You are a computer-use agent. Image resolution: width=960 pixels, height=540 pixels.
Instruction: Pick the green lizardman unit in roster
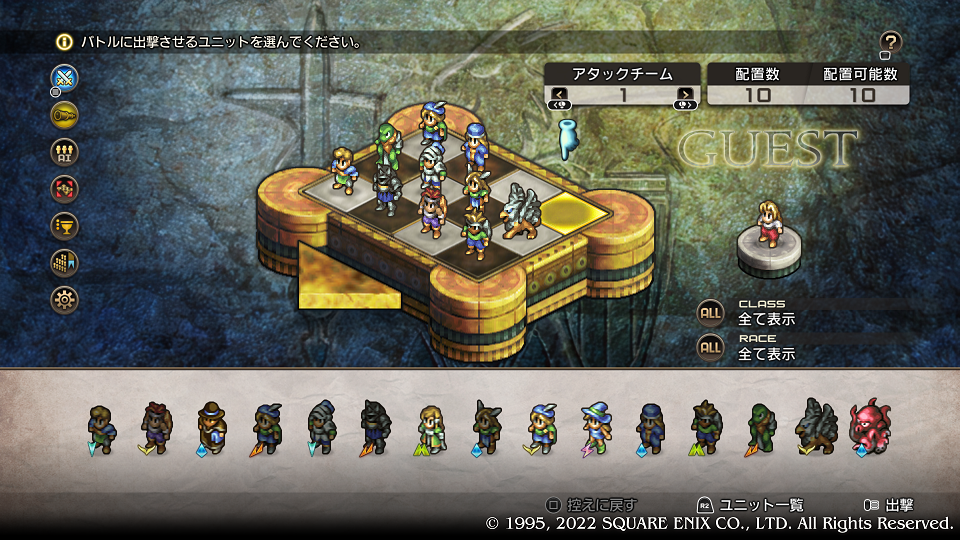coord(761,429)
